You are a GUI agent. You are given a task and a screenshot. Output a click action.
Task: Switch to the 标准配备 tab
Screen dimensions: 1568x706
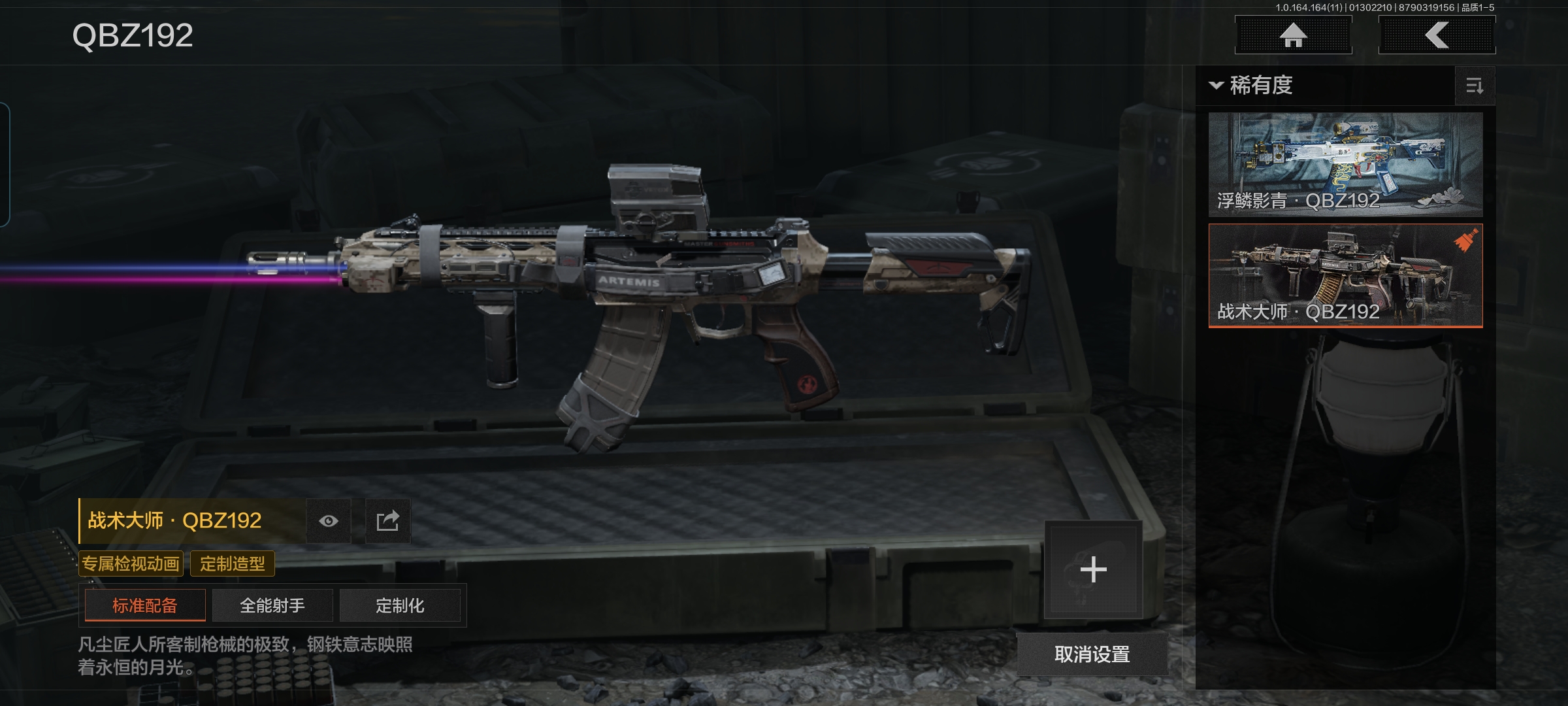[145, 605]
